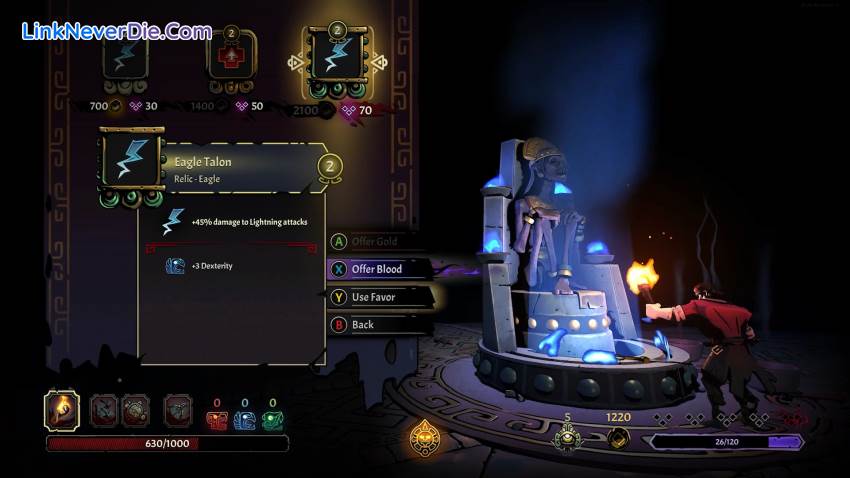Click the right arrow beside highlighted relic
This screenshot has height=478, width=850.
tap(378, 62)
